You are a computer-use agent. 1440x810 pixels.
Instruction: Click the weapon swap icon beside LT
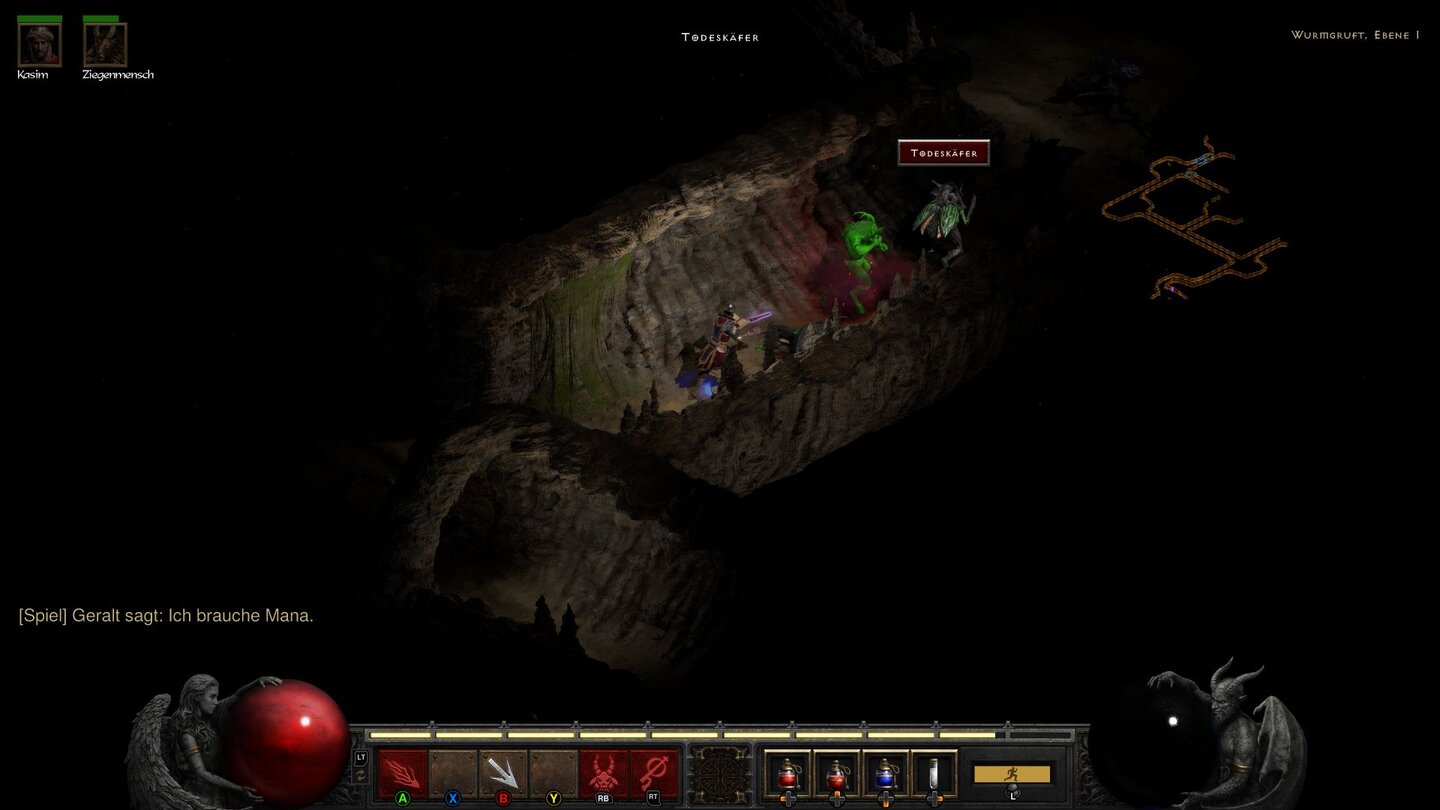pos(361,775)
